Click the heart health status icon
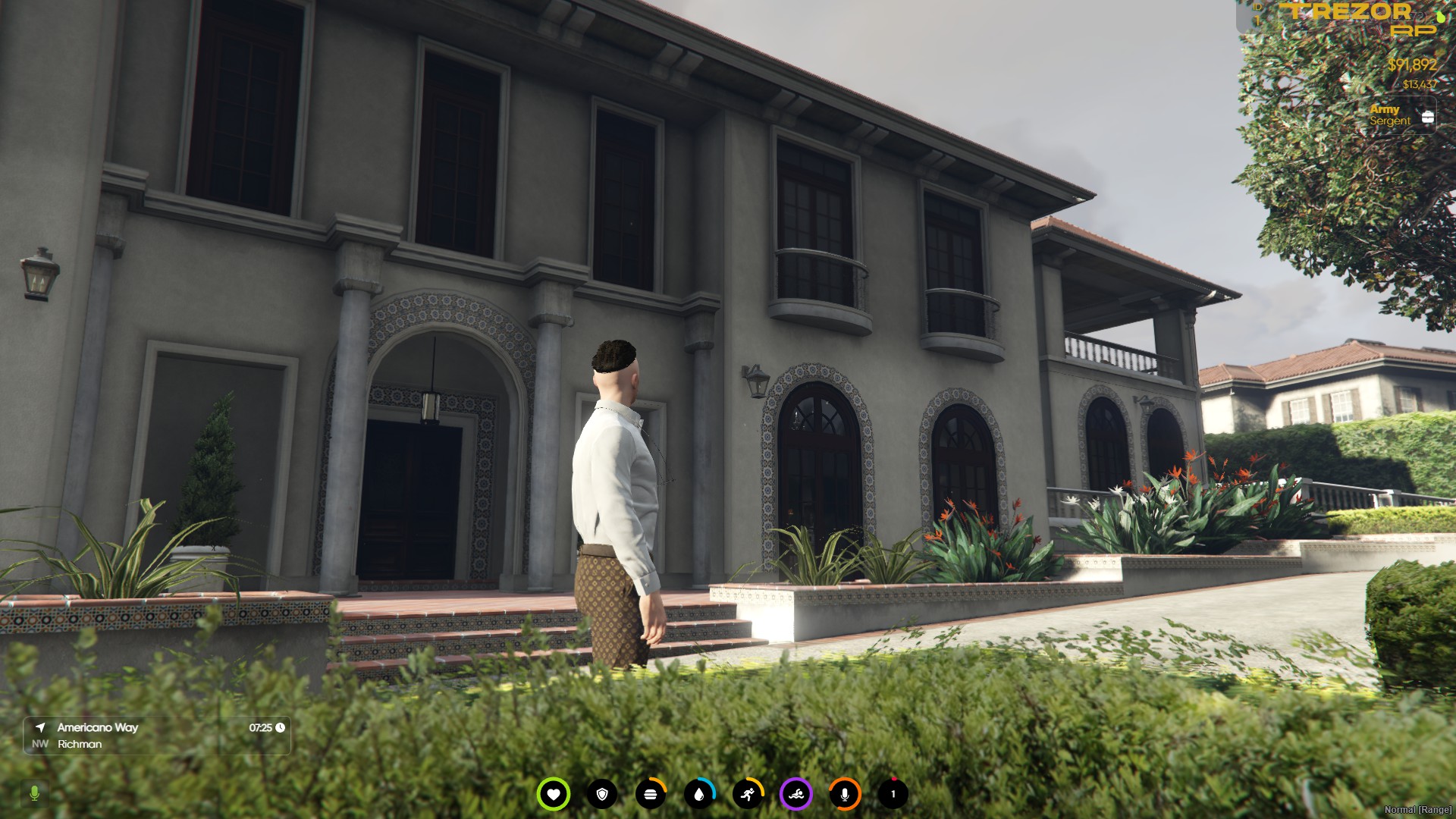The width and height of the screenshot is (1456, 819). [x=554, y=794]
